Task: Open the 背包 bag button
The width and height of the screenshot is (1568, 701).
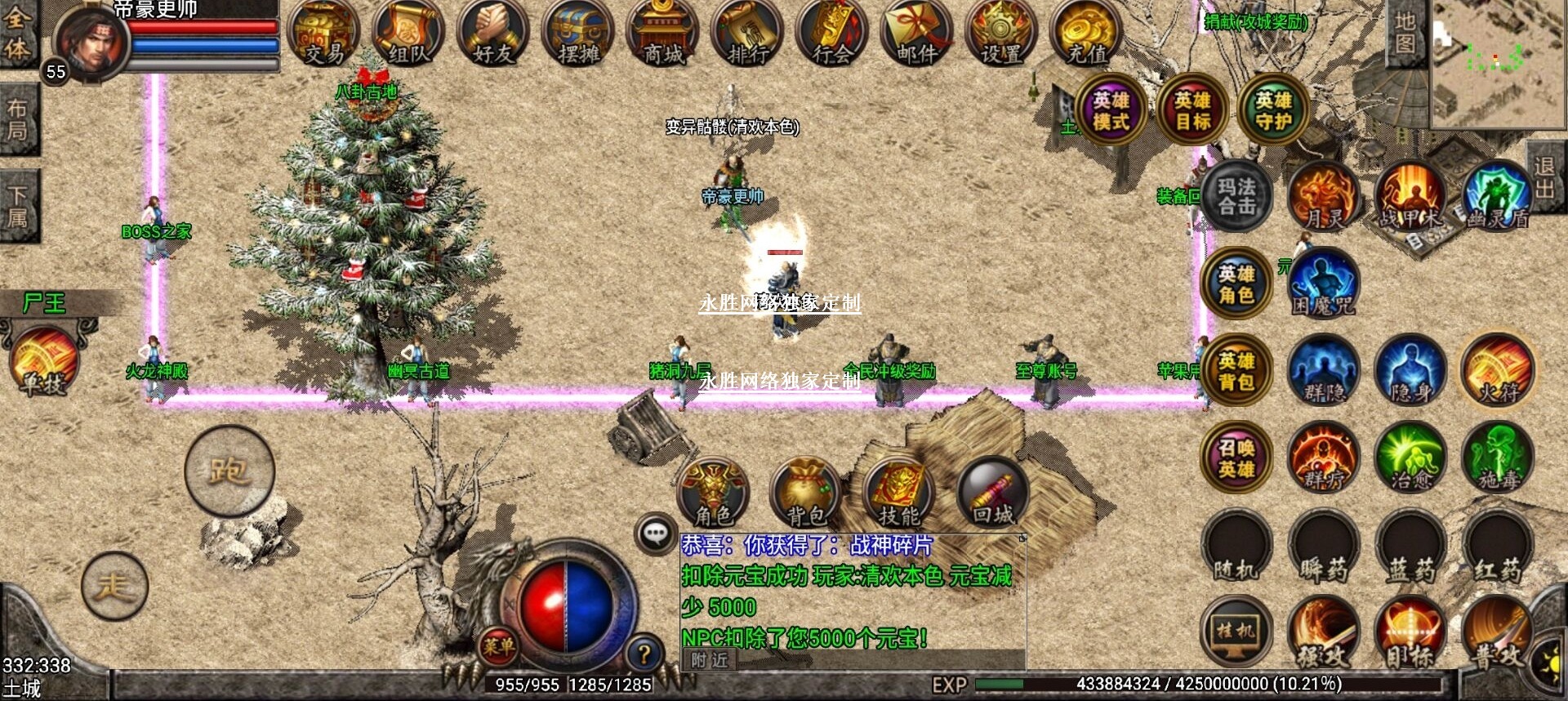Action: (807, 493)
